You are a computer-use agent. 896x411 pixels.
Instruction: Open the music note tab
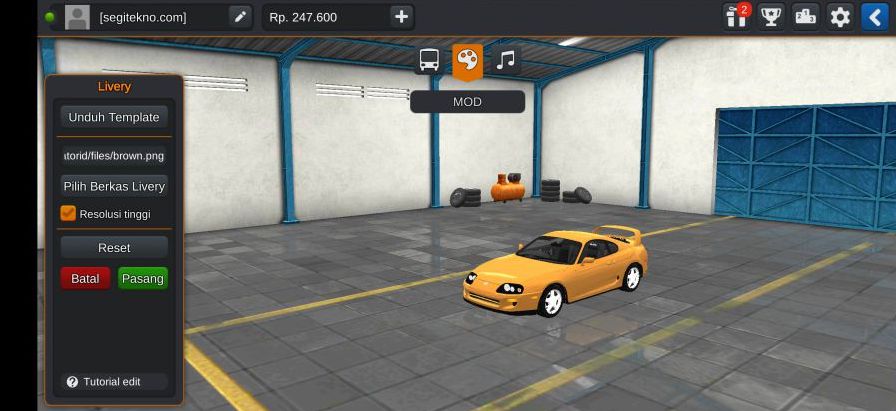(x=506, y=60)
